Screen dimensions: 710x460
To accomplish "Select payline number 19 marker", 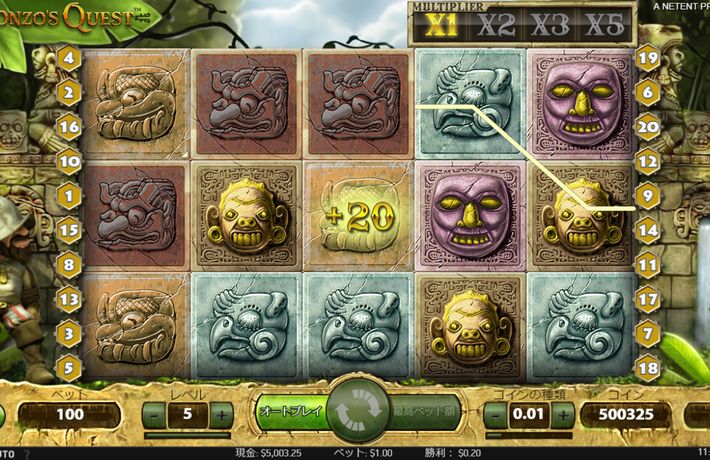I will [x=647, y=58].
